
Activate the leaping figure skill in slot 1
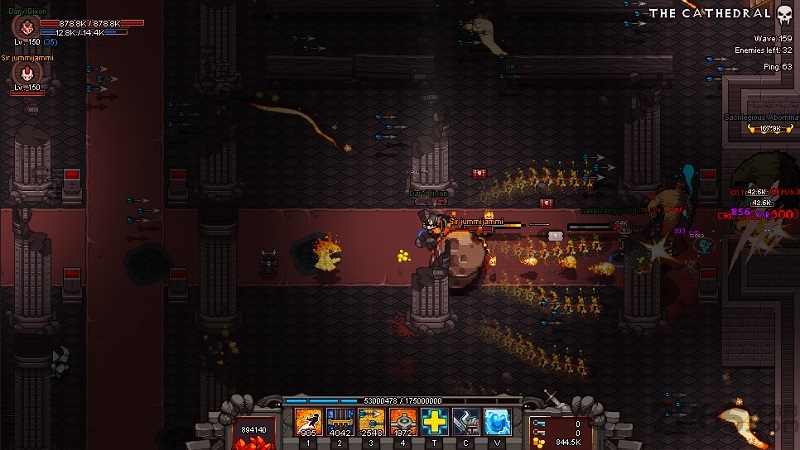pos(308,422)
